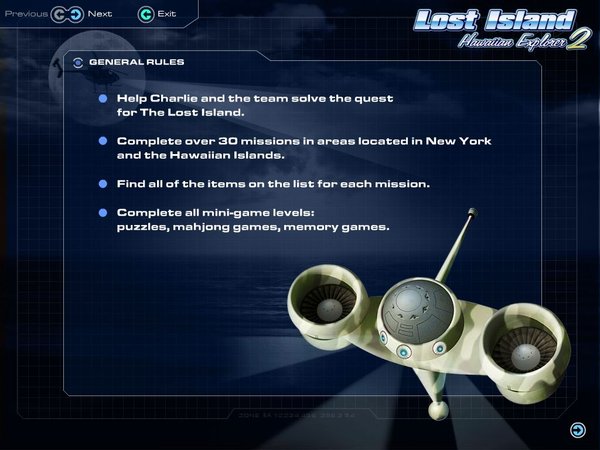Click the bottom-right blue arrow button
This screenshot has height=450, width=600.
(x=577, y=430)
